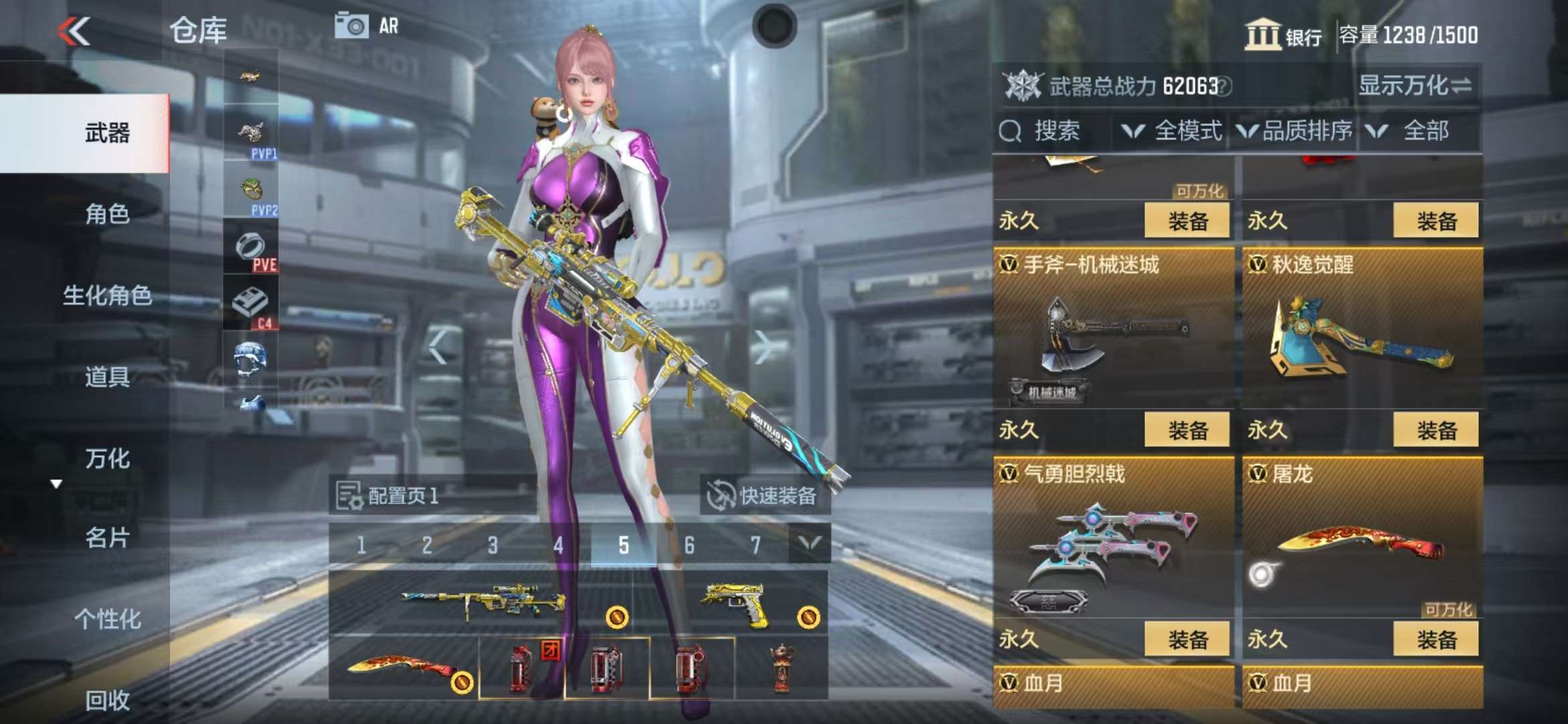
Task: Switch to the 名片 tab
Action: coord(107,538)
